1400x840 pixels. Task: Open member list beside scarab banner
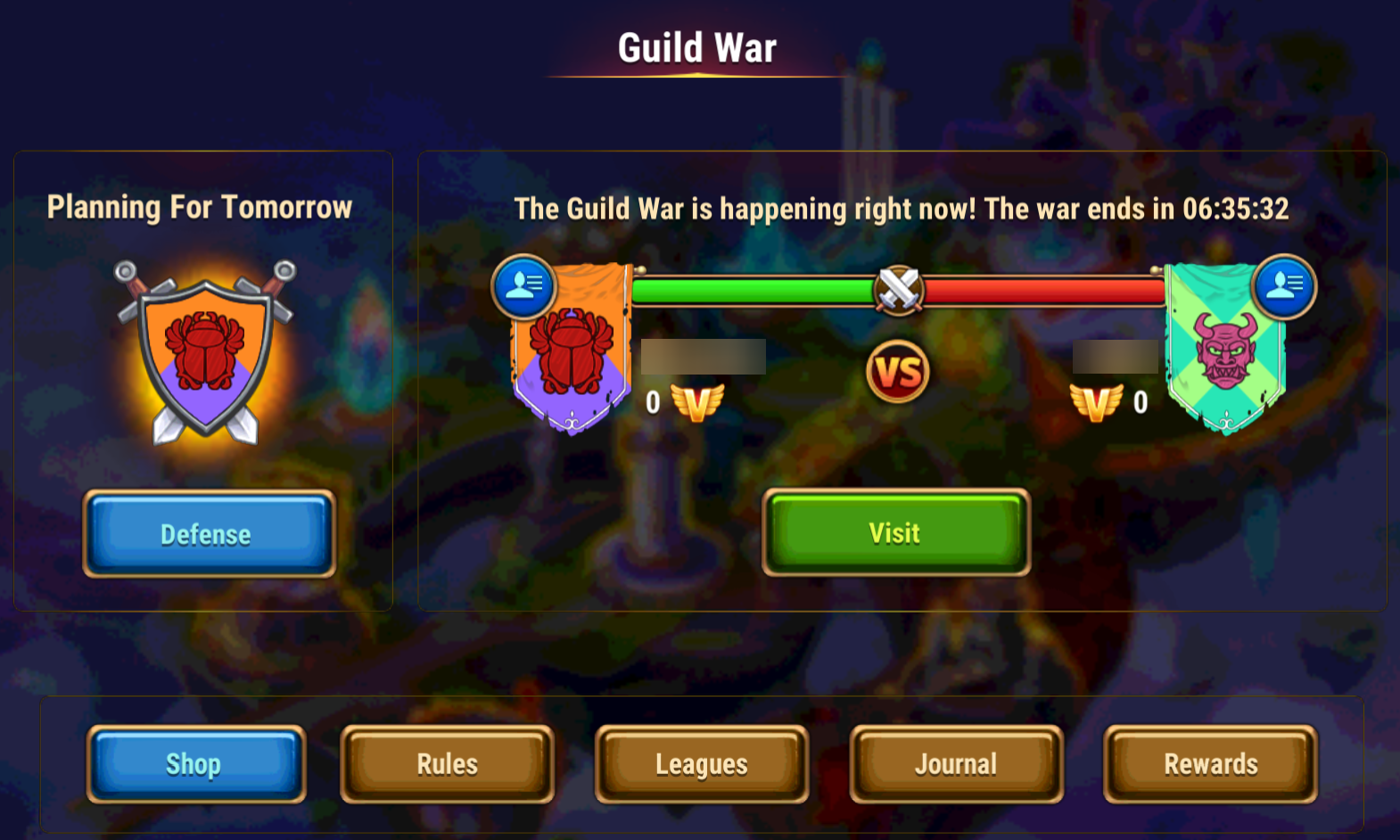(524, 286)
